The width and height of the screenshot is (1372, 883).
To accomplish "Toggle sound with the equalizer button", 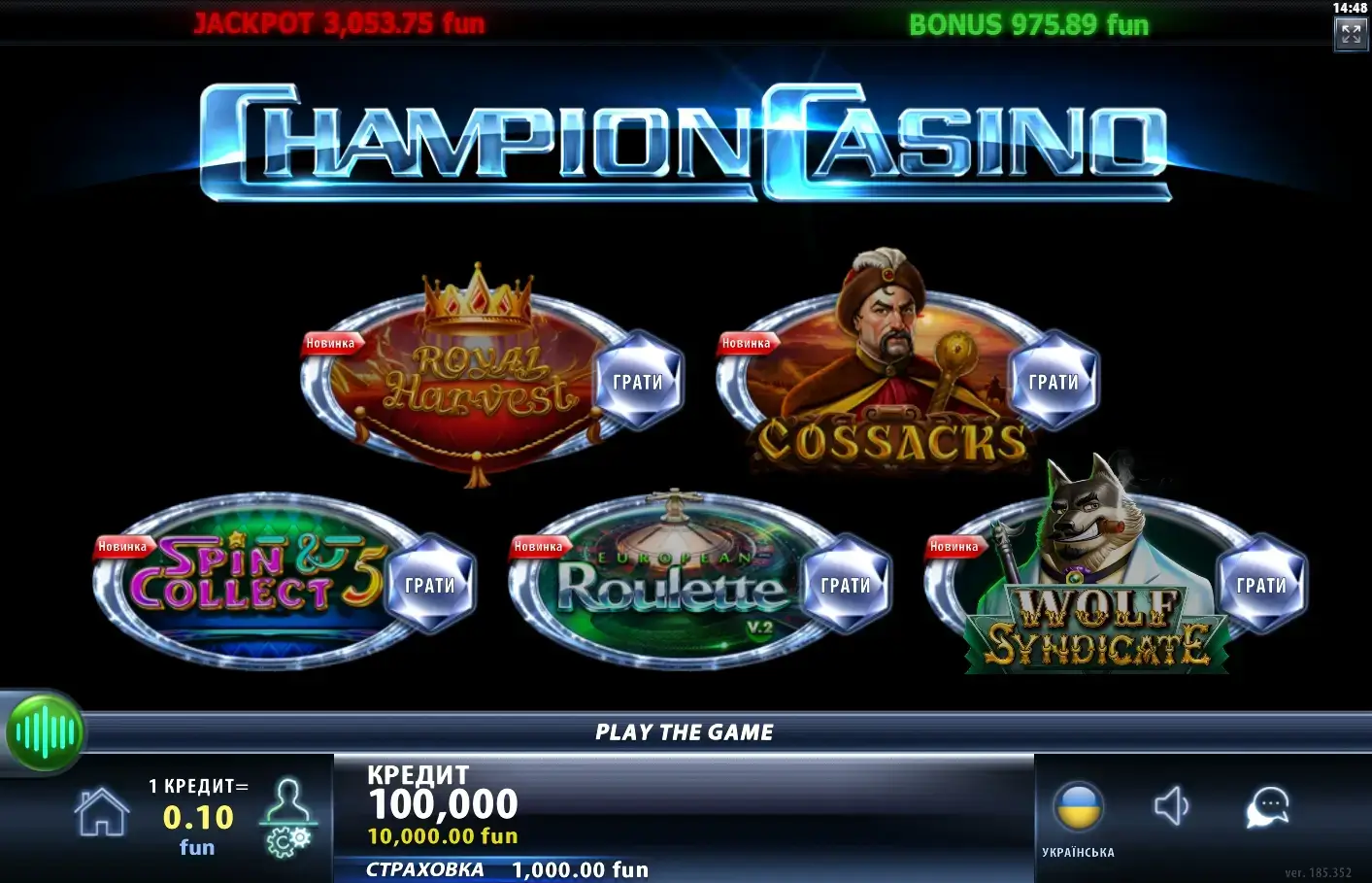I will pos(45,732).
